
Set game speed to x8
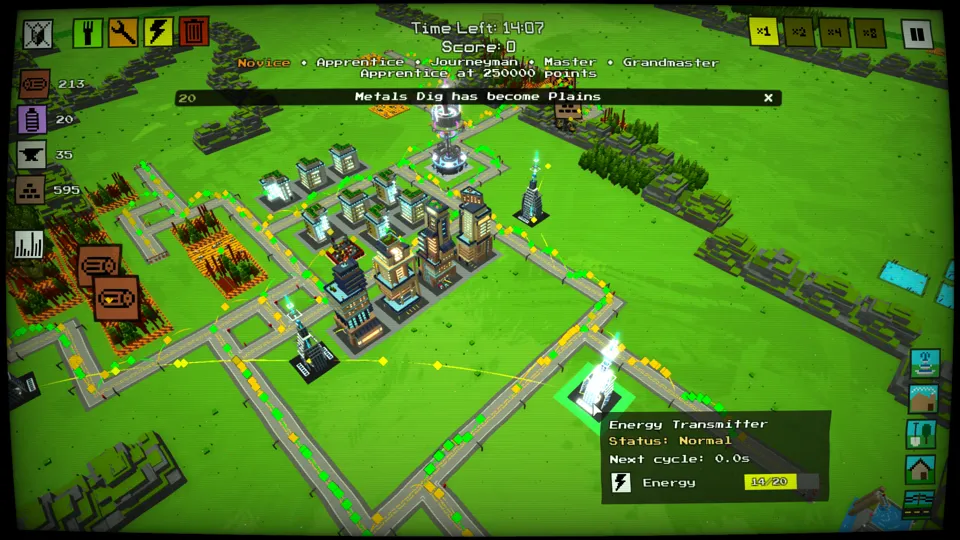(x=868, y=32)
